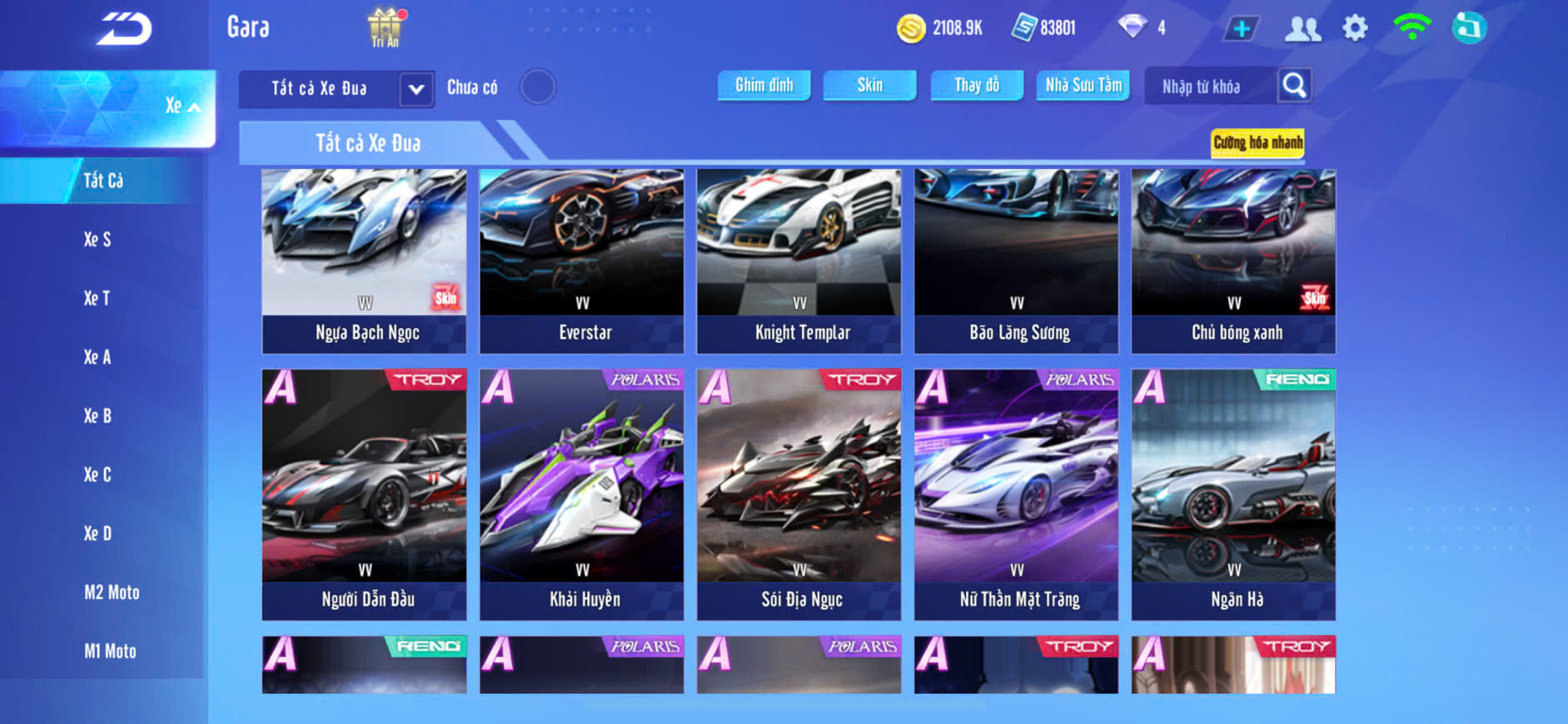Open the Tri Ân gift box
The height and width of the screenshot is (724, 1568).
[x=385, y=27]
